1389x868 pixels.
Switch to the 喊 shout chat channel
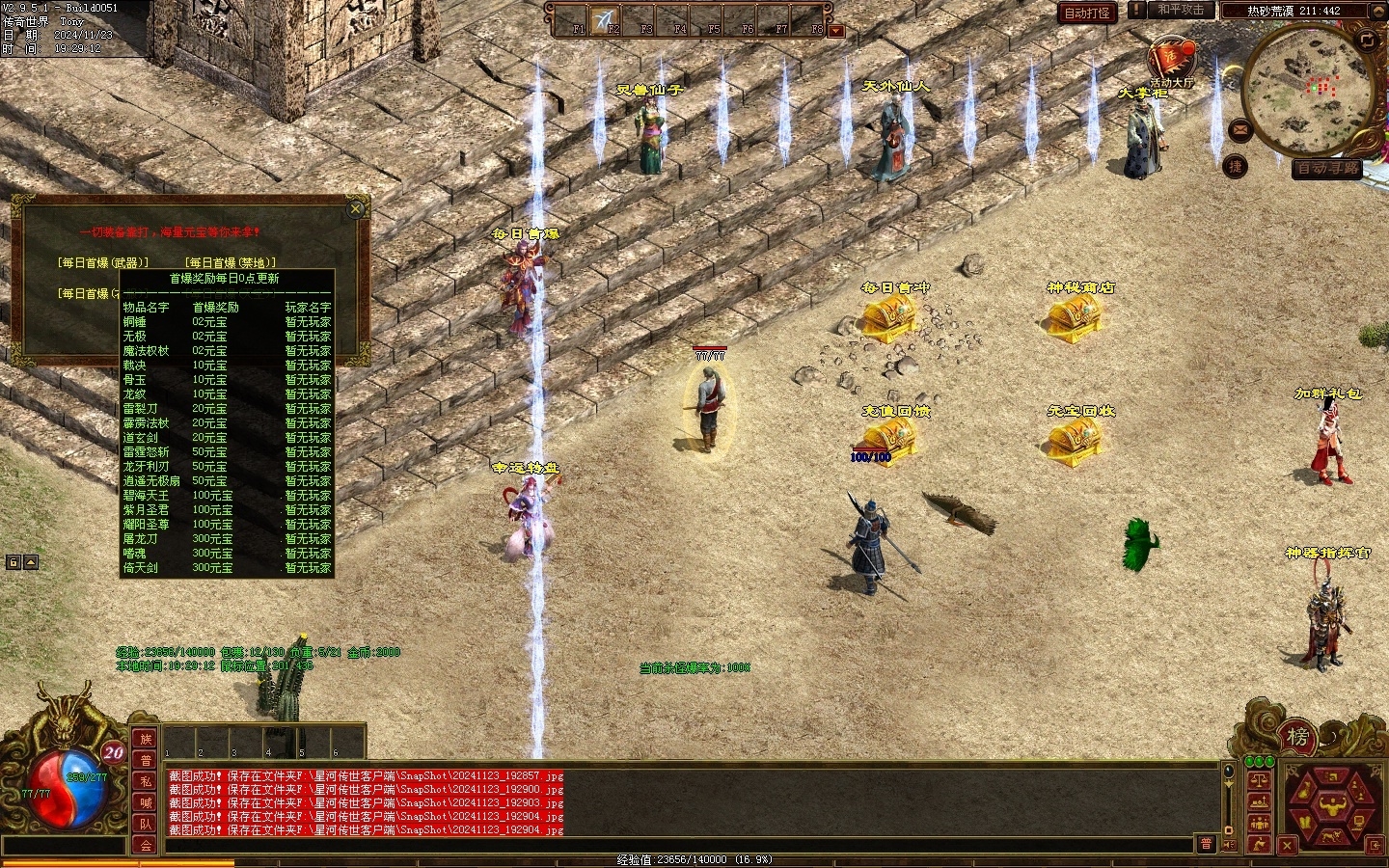pyautogui.click(x=146, y=802)
